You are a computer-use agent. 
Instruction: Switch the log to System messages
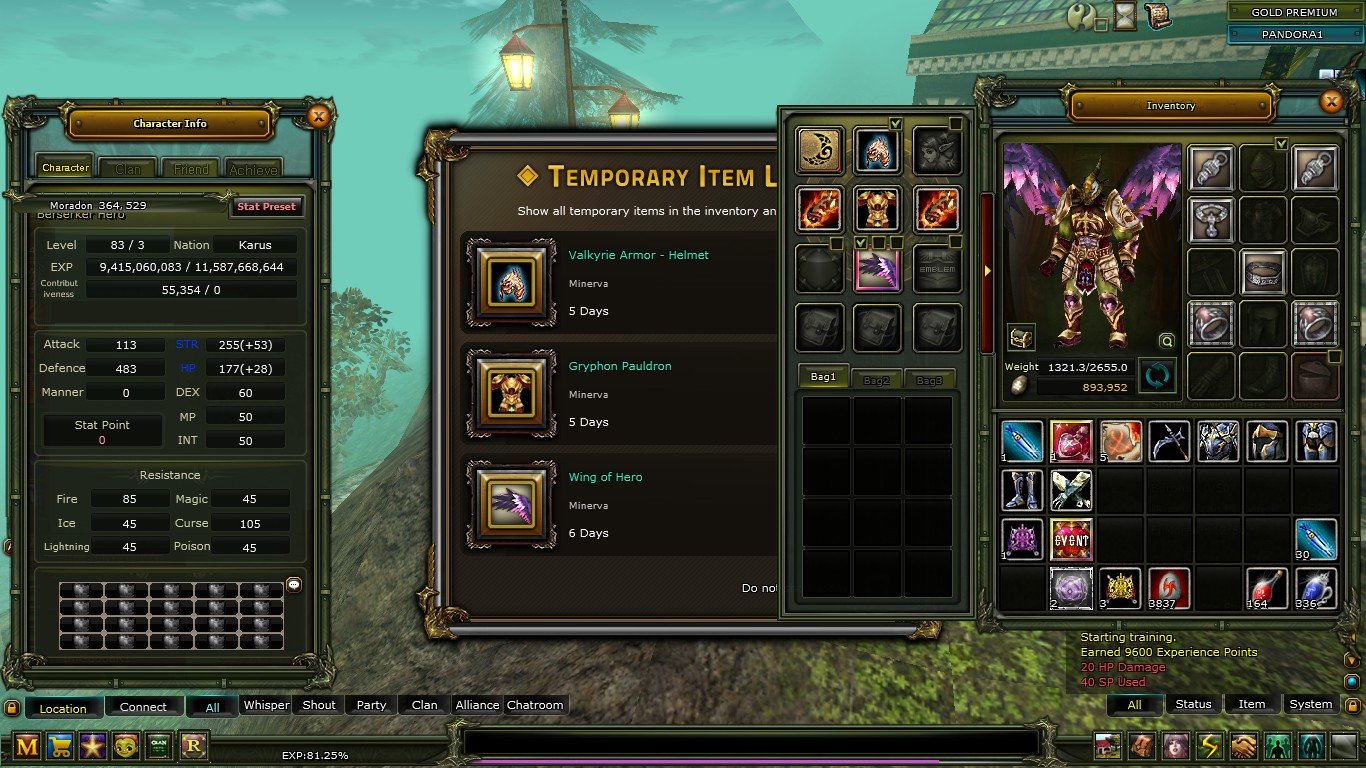[1310, 704]
